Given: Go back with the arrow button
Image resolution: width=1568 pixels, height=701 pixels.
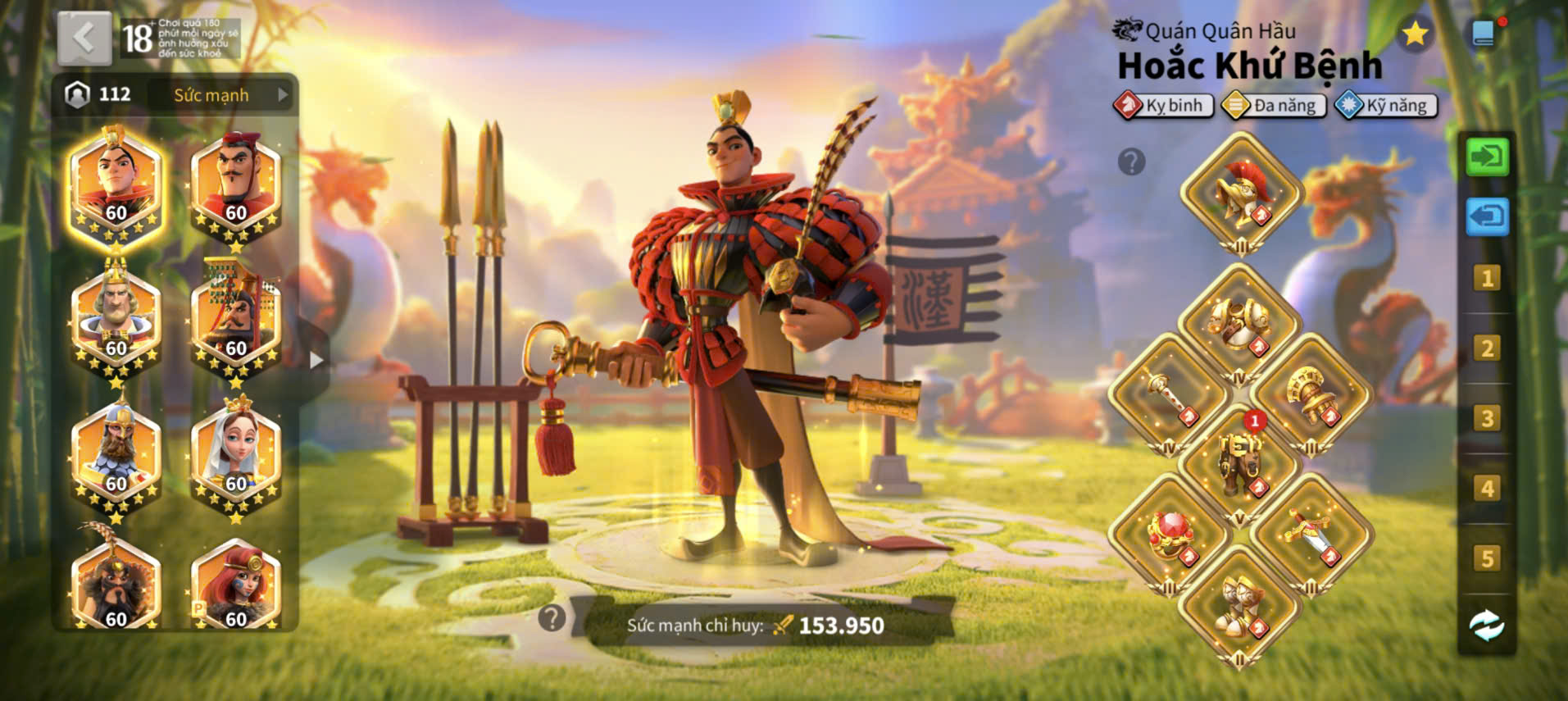Looking at the screenshot, I should coord(84,39).
